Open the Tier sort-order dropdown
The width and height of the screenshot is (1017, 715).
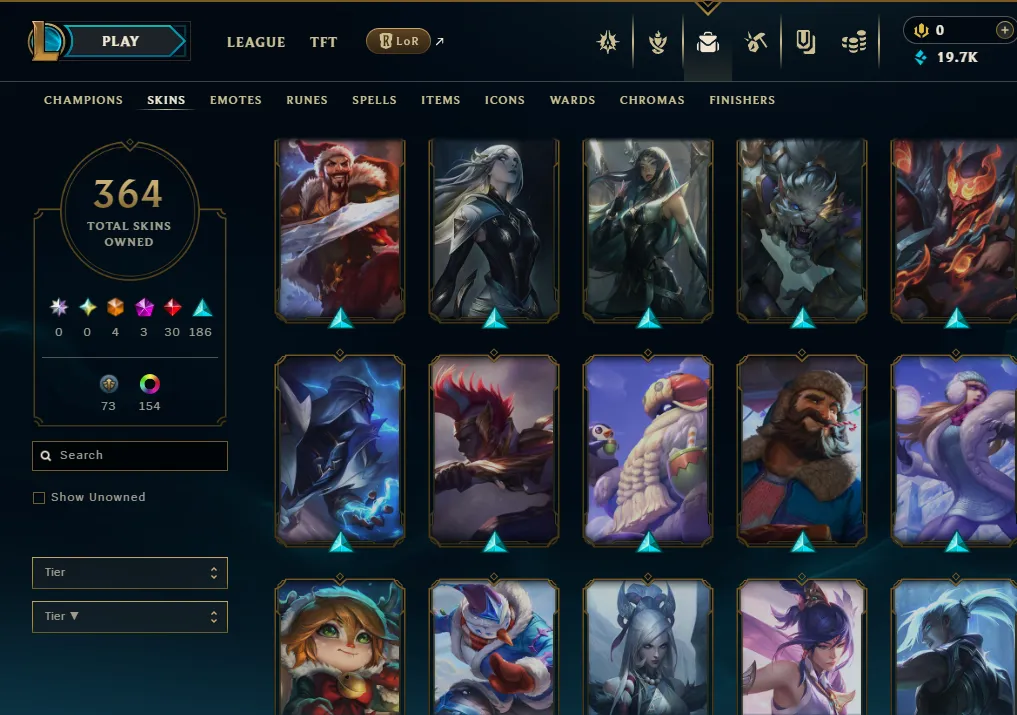[129, 616]
